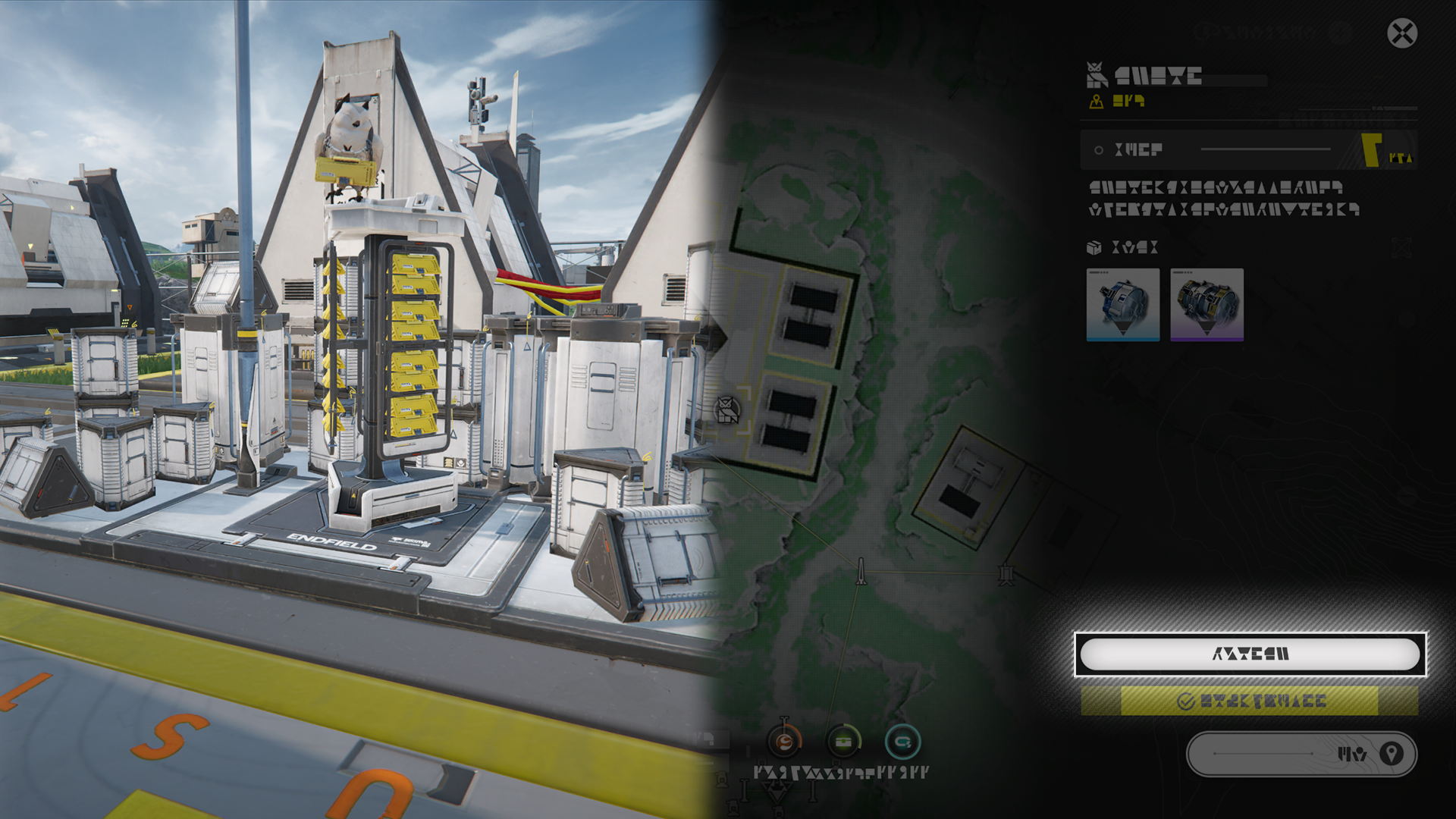Click the pill button with location pin

(1301, 754)
